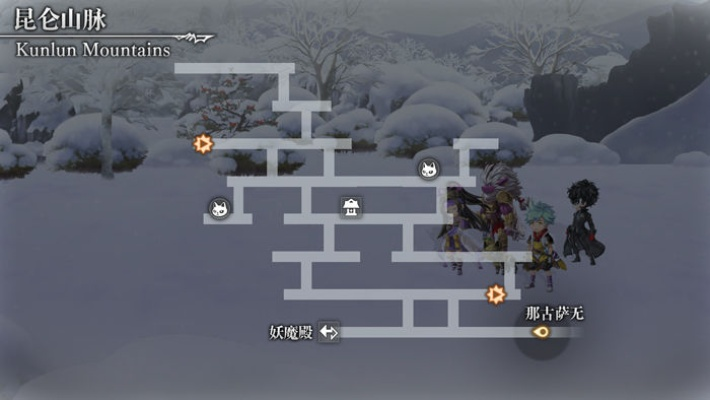Select the shrine building marker on the map
Viewport: 710px width, 400px height.
pos(351,207)
